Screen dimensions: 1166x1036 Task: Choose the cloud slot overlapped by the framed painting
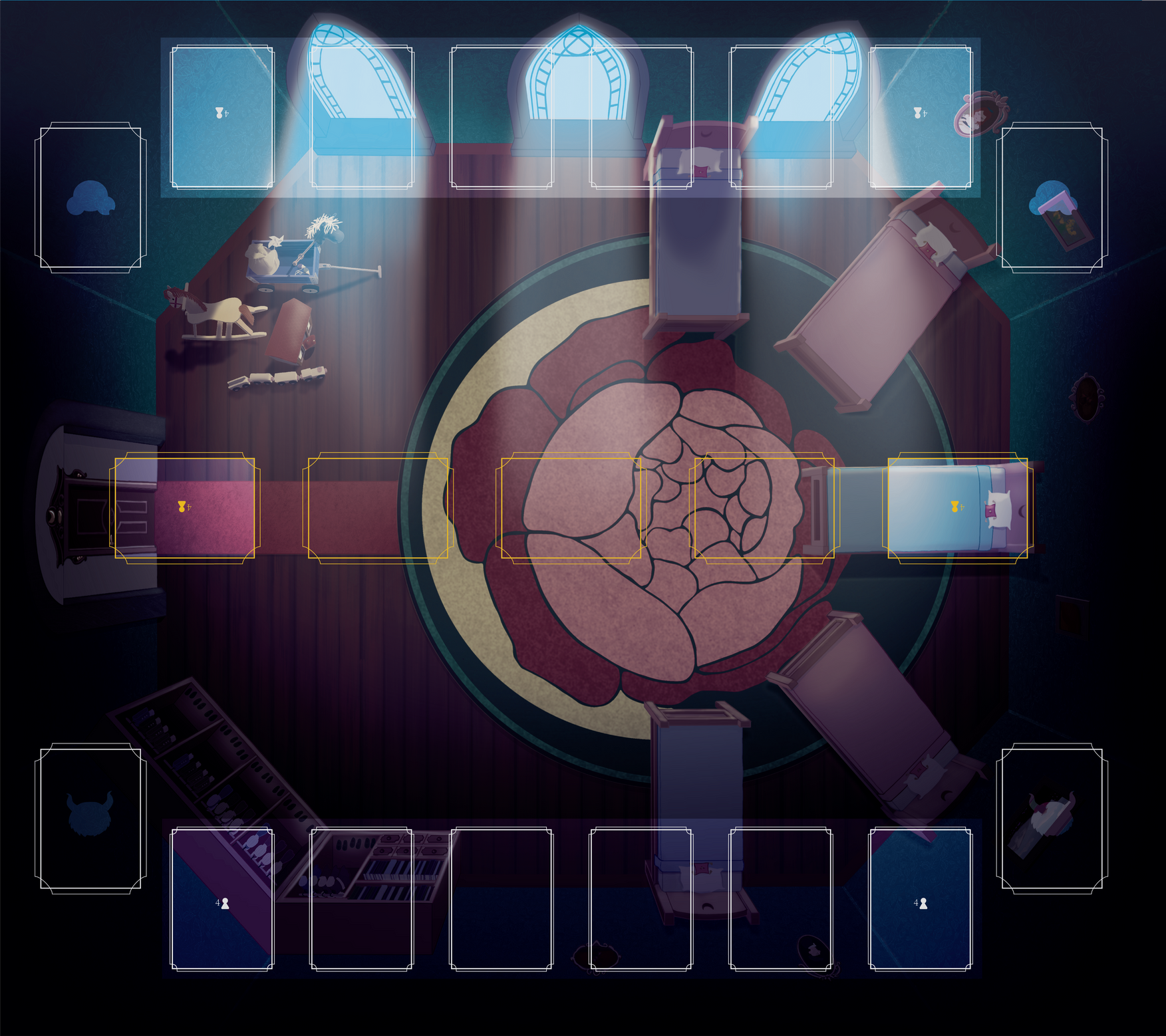click(1052, 197)
